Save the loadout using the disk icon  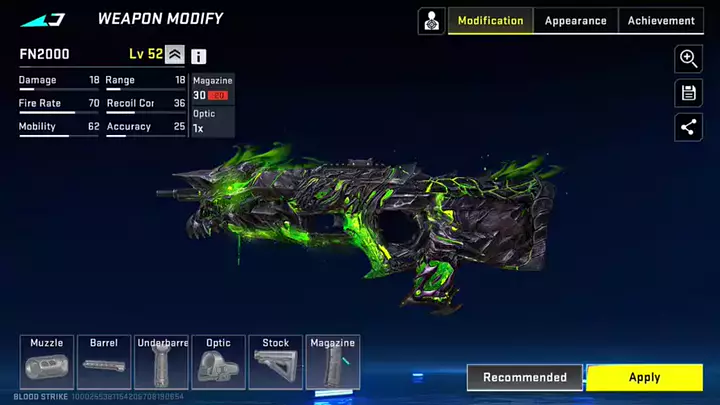688,93
